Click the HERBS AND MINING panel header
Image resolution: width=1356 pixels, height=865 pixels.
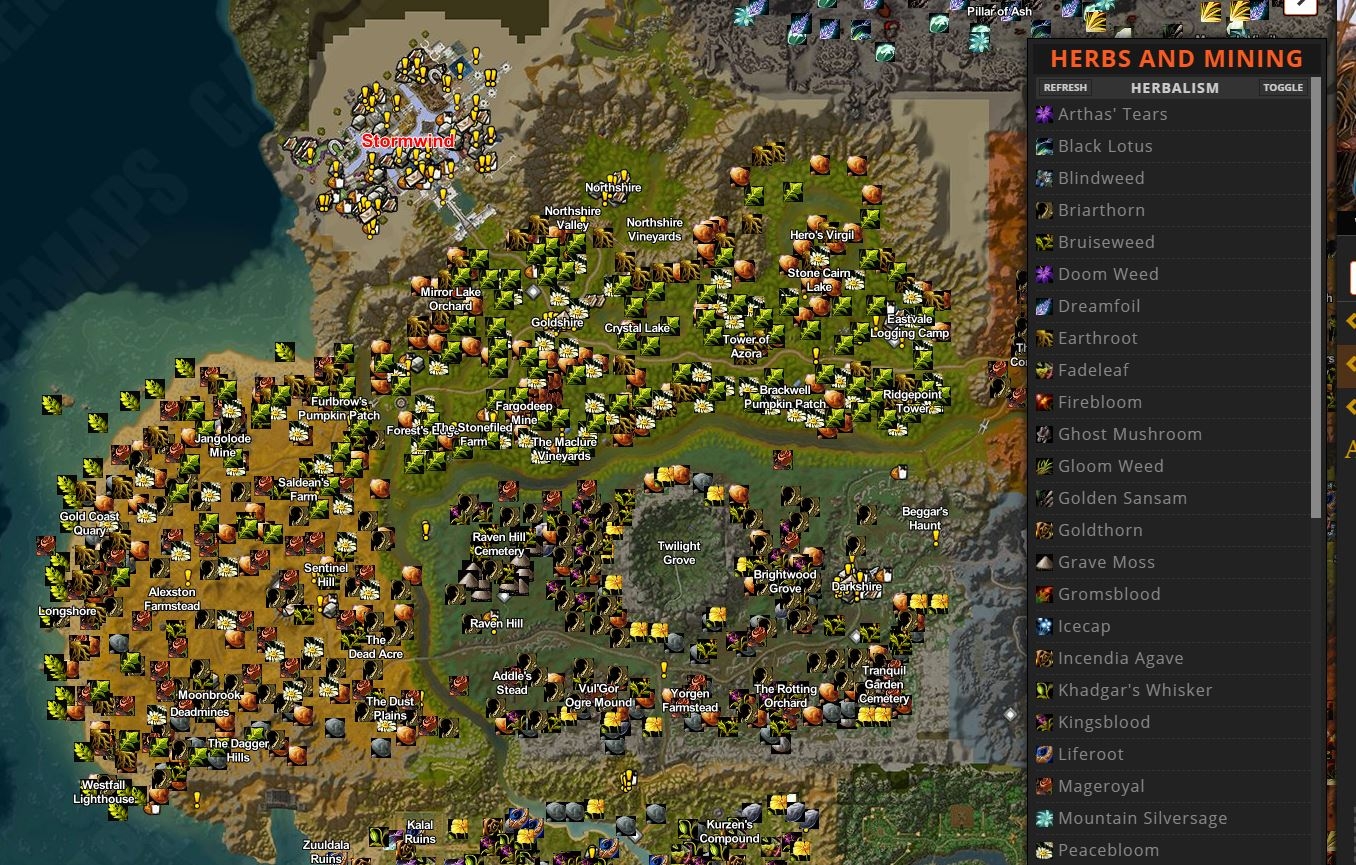(1176, 58)
